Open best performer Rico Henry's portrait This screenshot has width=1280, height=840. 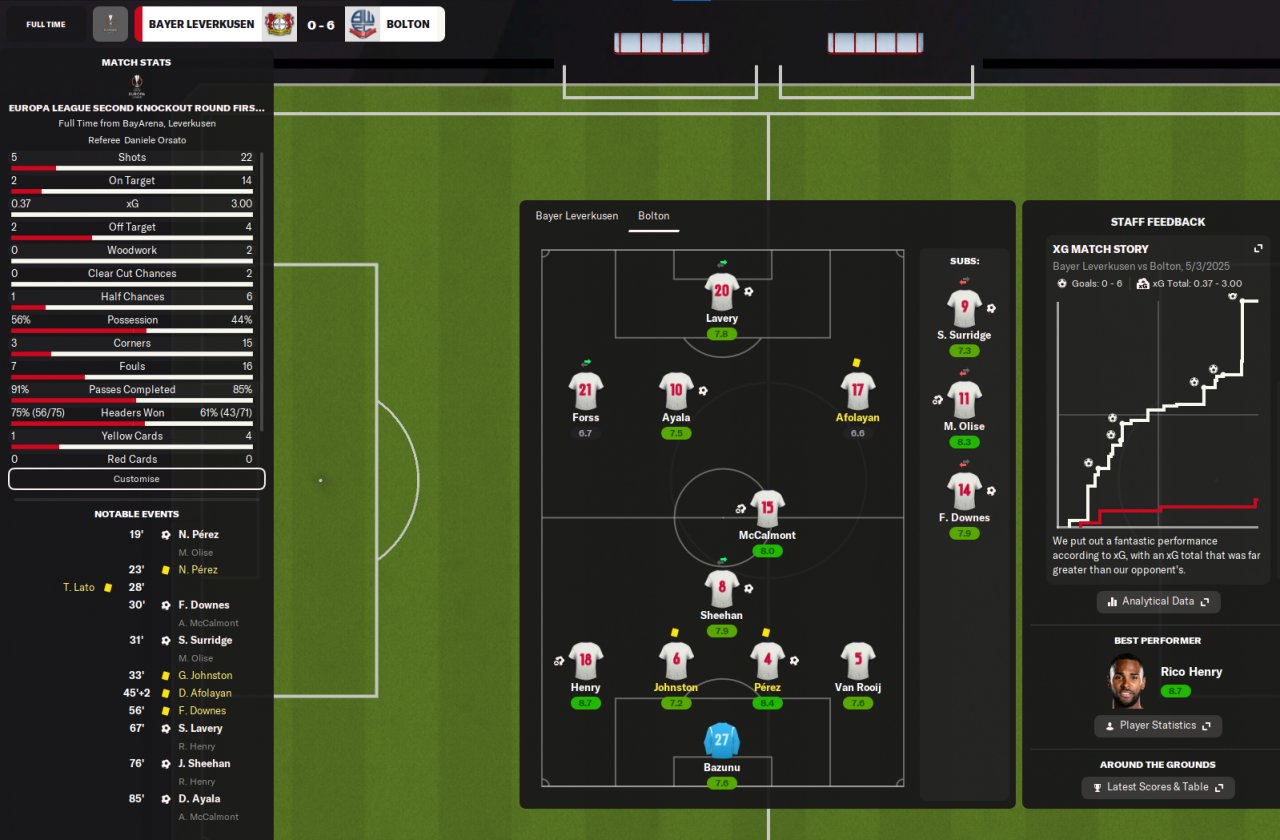[x=1127, y=681]
